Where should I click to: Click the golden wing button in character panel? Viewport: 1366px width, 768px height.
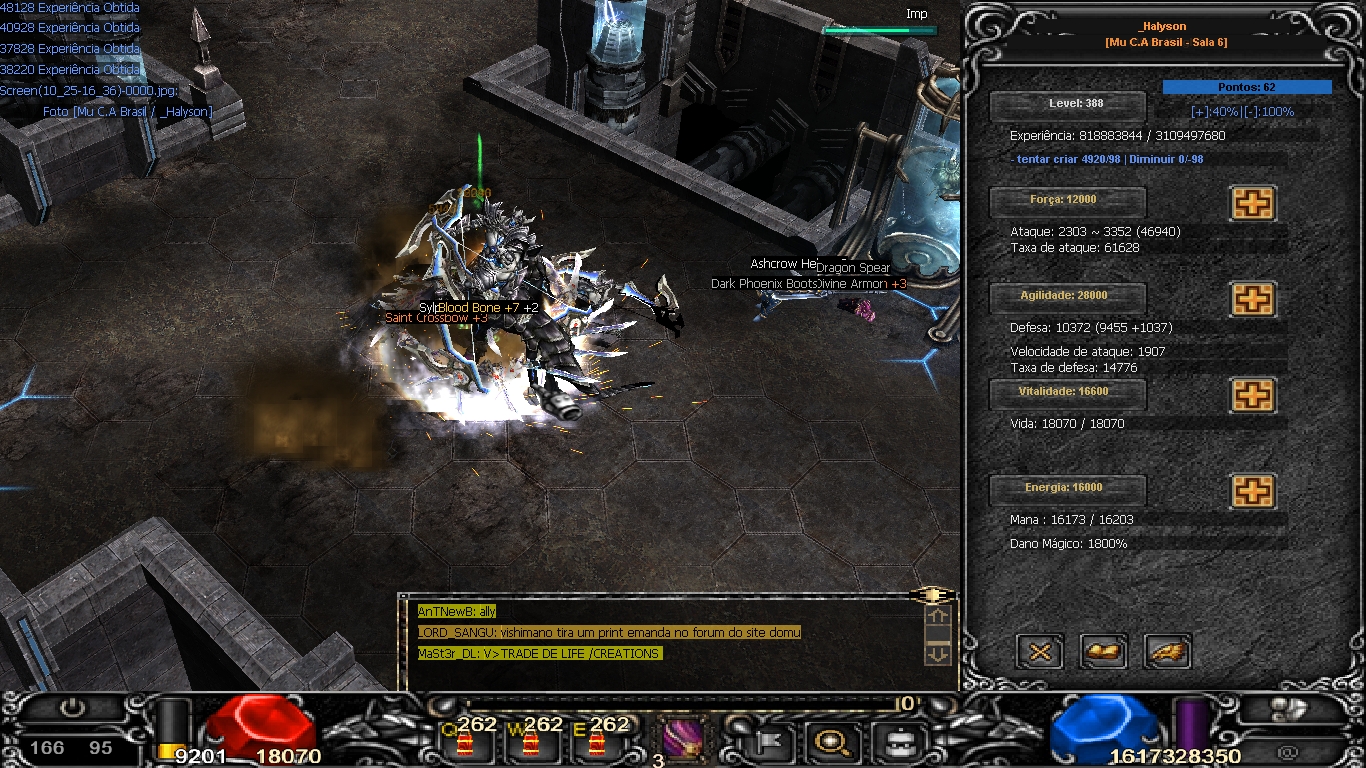[1167, 652]
